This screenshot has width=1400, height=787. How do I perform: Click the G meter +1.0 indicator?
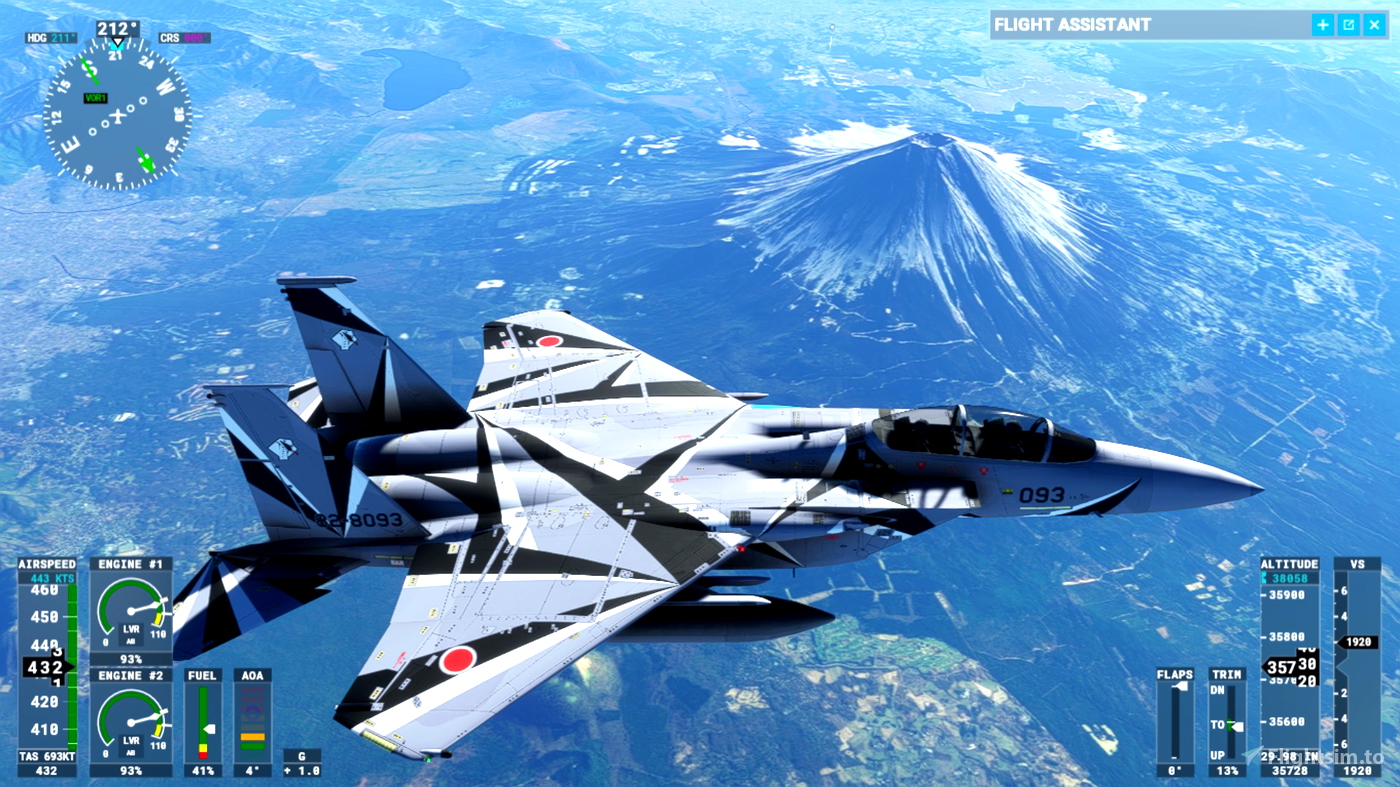[301, 770]
